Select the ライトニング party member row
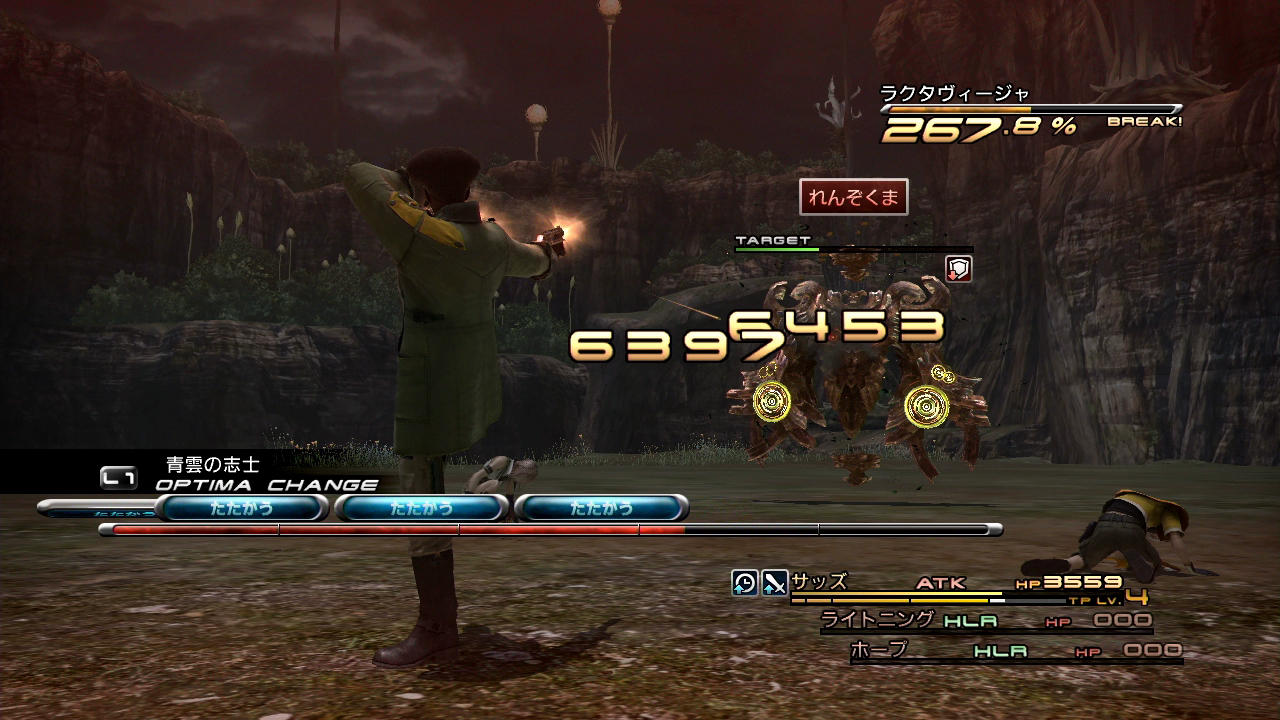The width and height of the screenshot is (1280, 720). tap(985, 621)
